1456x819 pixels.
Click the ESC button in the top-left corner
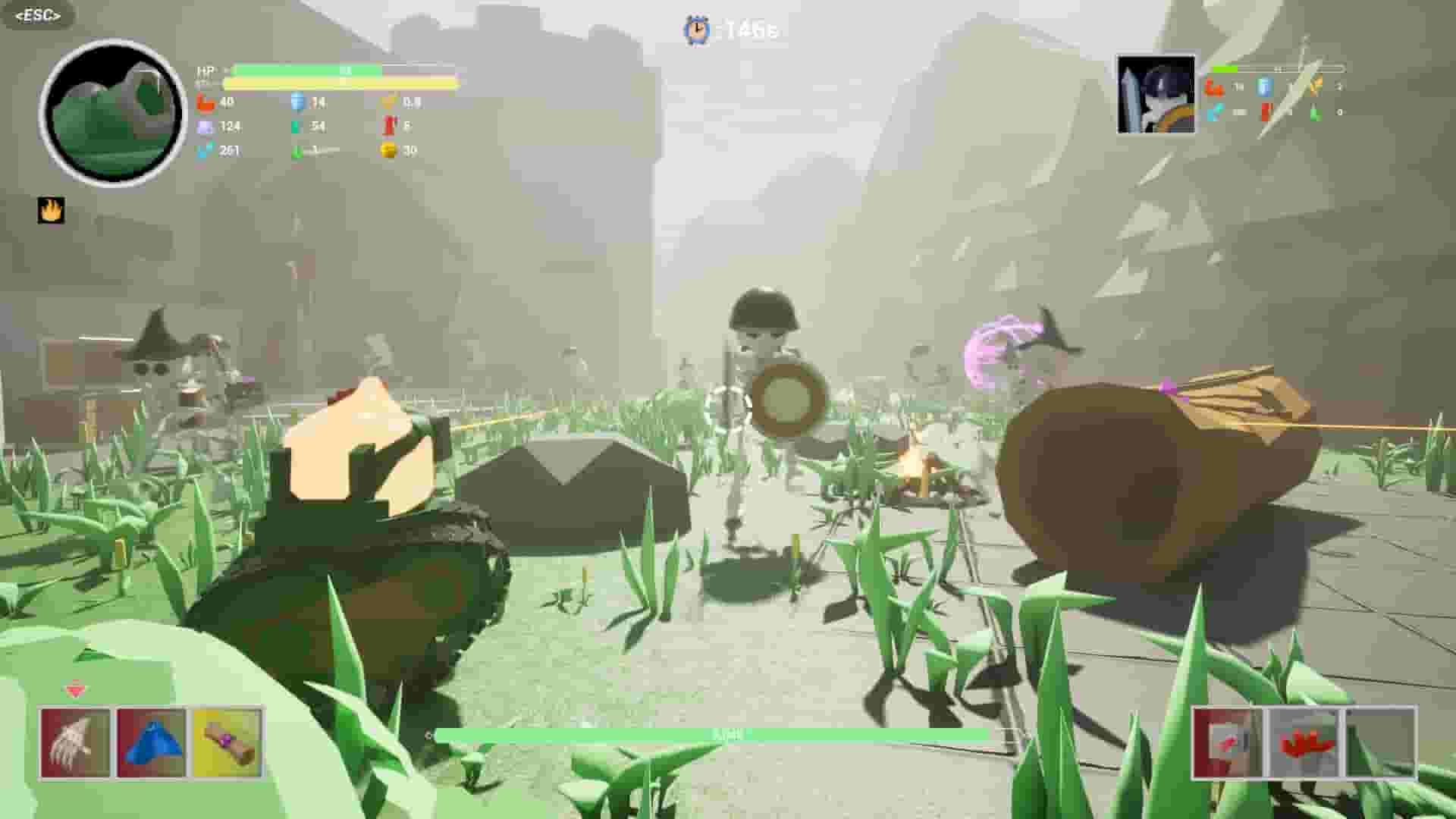coord(36,15)
